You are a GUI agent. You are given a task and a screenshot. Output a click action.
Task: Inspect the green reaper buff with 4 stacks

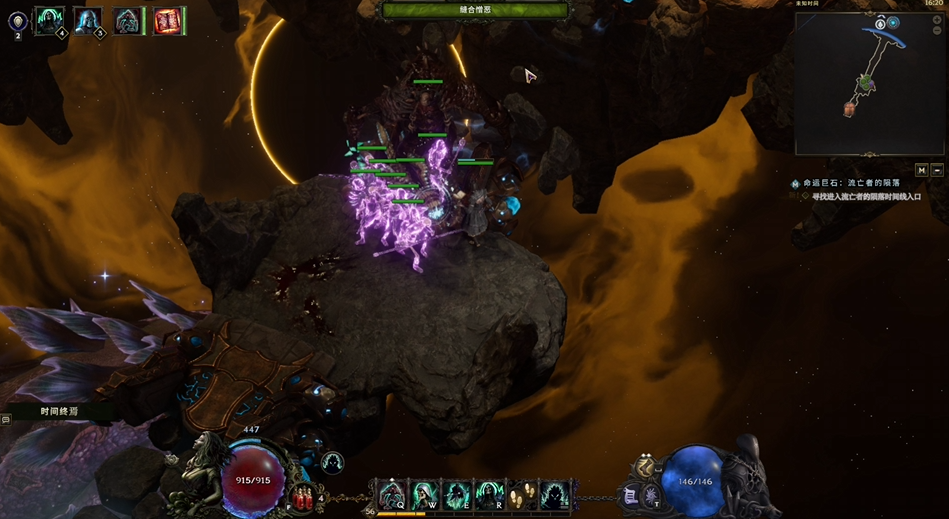[49, 20]
